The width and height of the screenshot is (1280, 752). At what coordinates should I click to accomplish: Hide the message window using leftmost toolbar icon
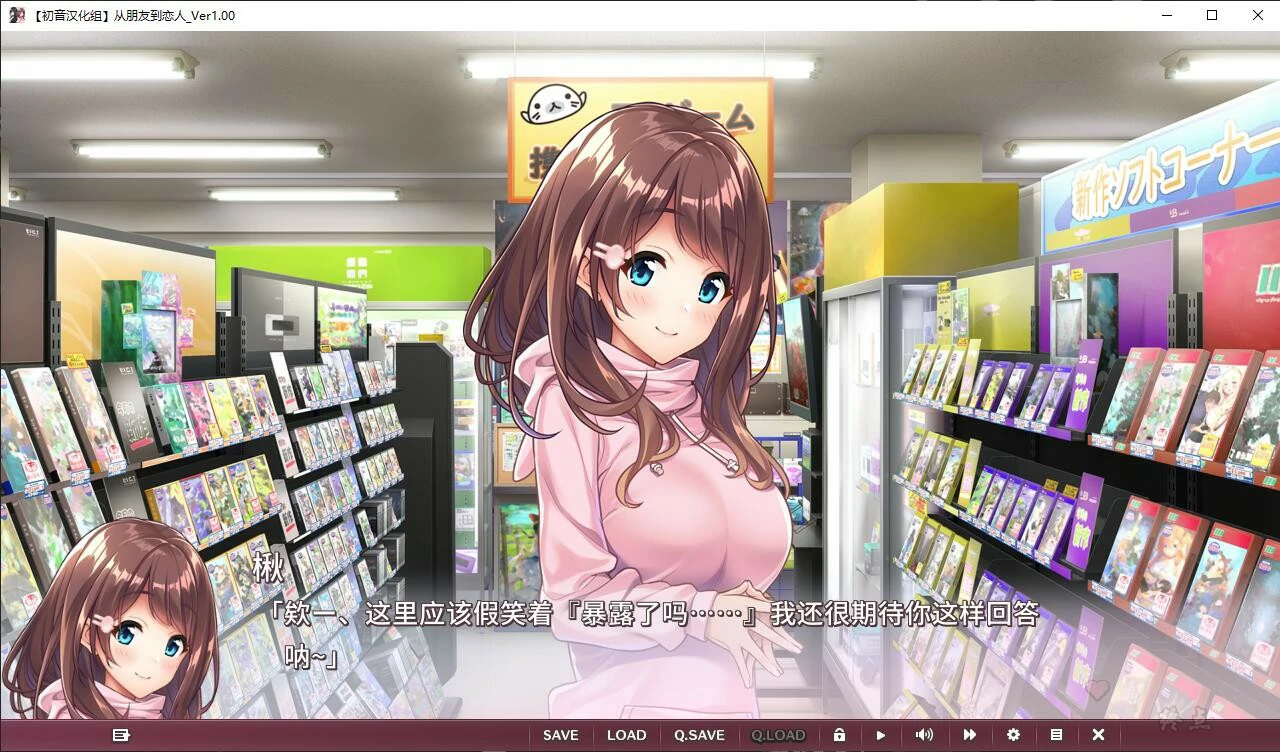tap(123, 735)
